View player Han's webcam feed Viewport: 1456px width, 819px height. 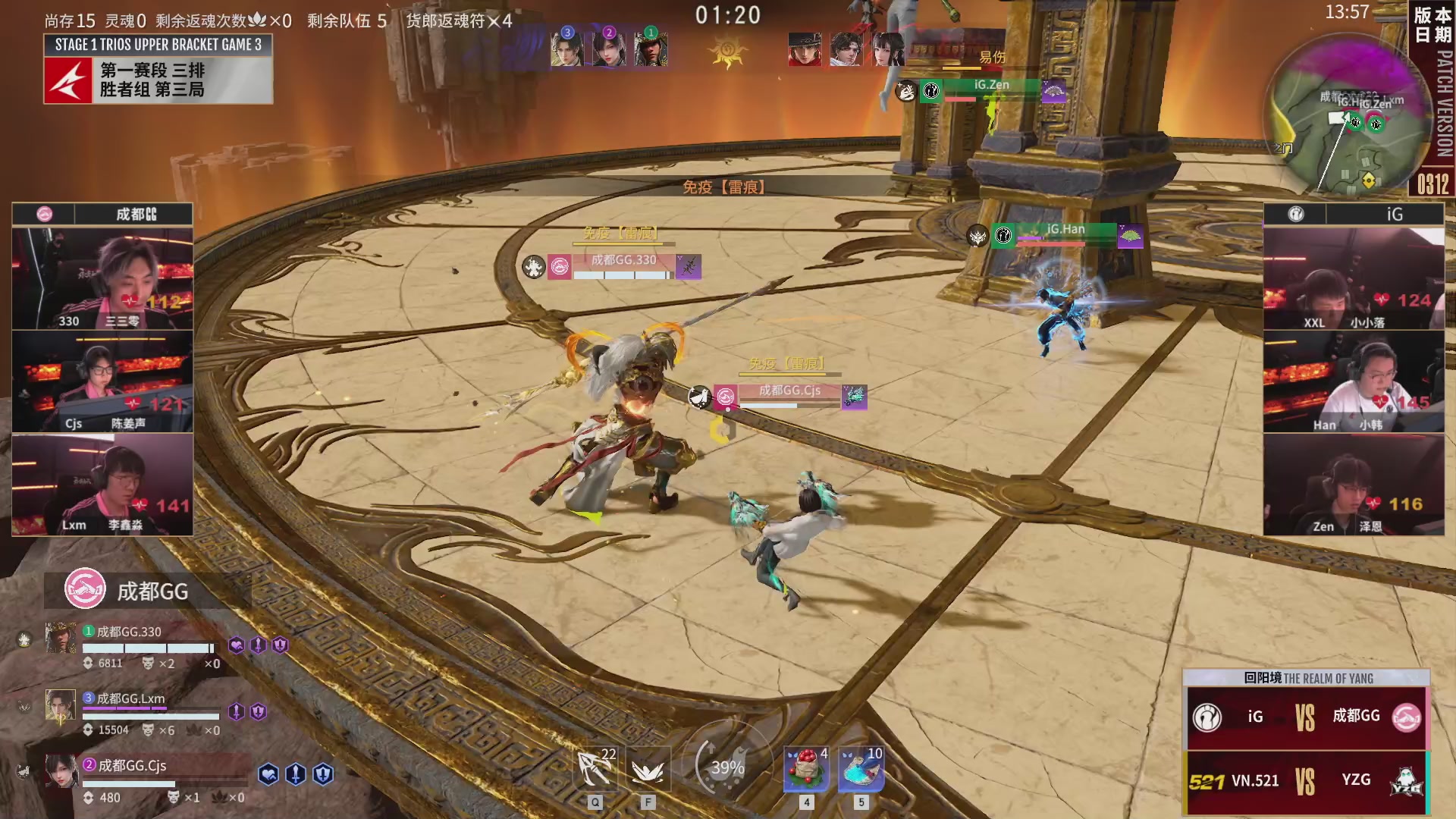pos(1354,381)
